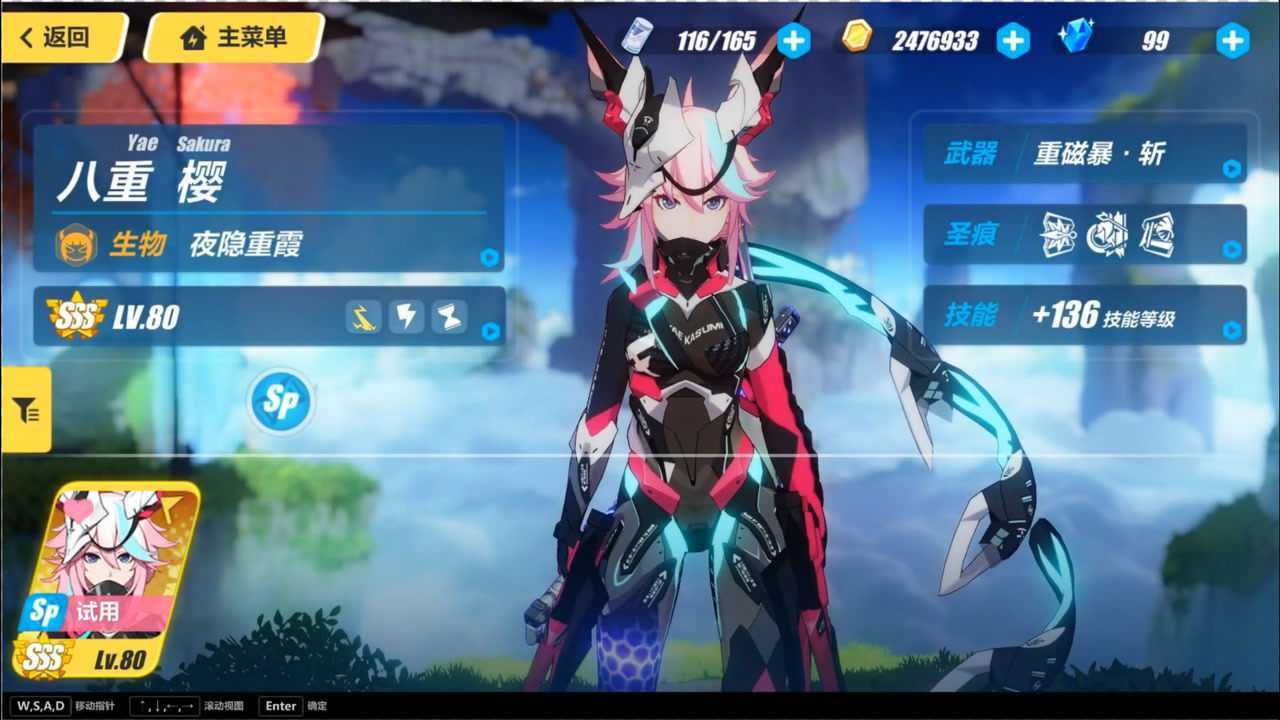Open the 主菜单 main menu
The height and width of the screenshot is (720, 1280).
point(230,40)
